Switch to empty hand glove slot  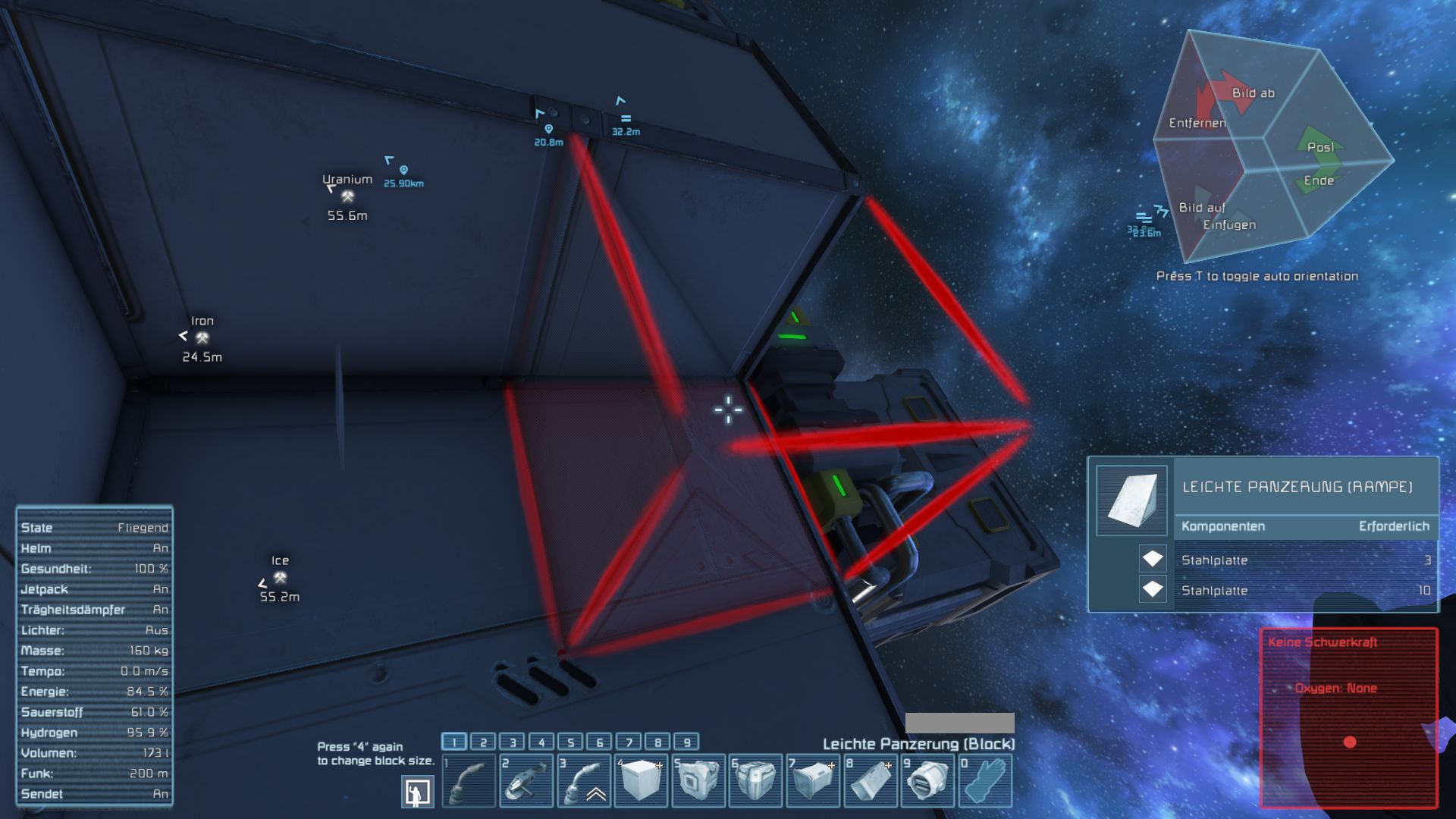pyautogui.click(x=985, y=780)
